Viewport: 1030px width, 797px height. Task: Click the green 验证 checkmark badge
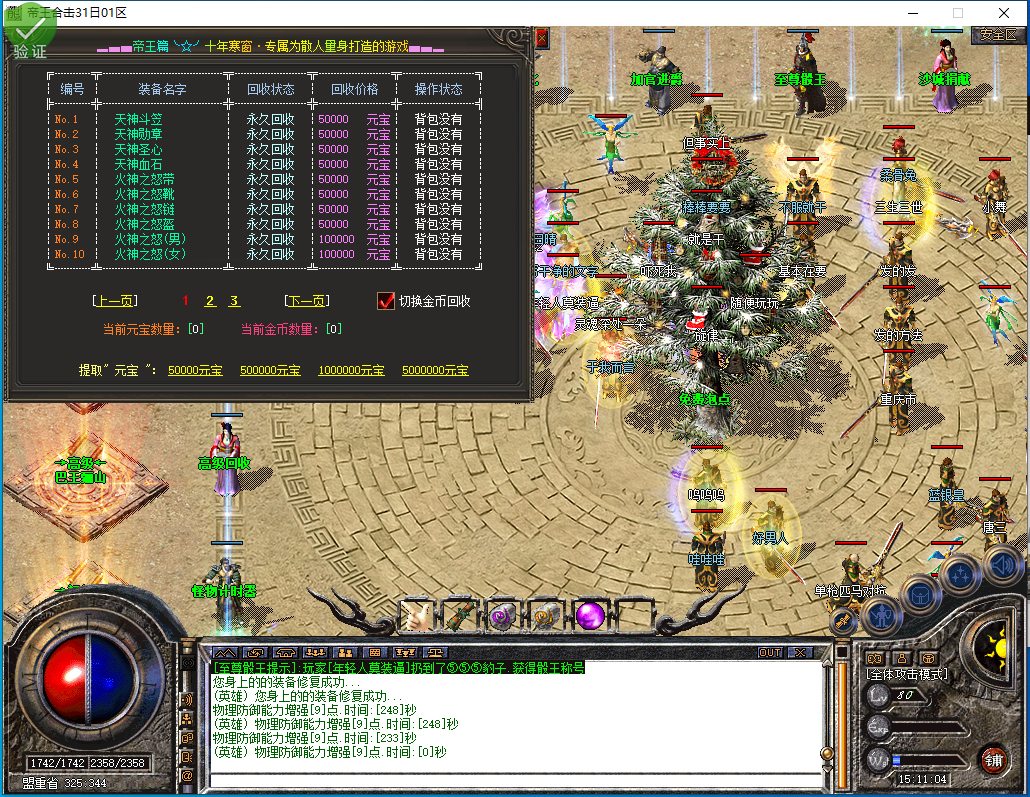pyautogui.click(x=29, y=33)
